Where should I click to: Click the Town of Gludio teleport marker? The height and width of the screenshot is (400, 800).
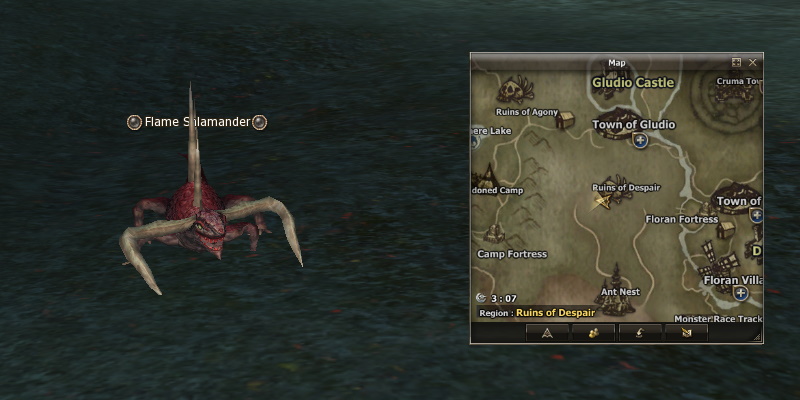point(640,142)
